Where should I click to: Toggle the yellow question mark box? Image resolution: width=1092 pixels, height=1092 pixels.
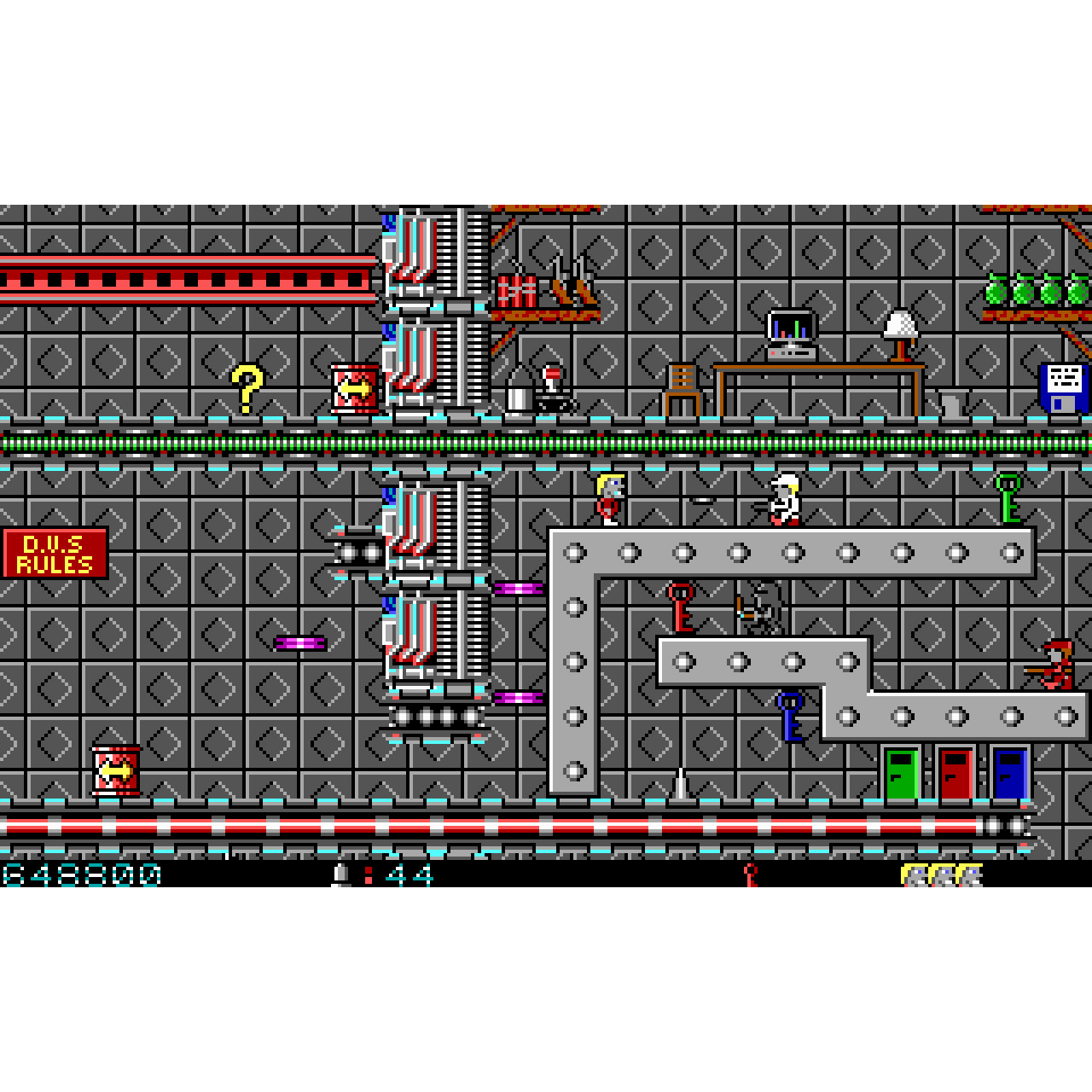[247, 388]
